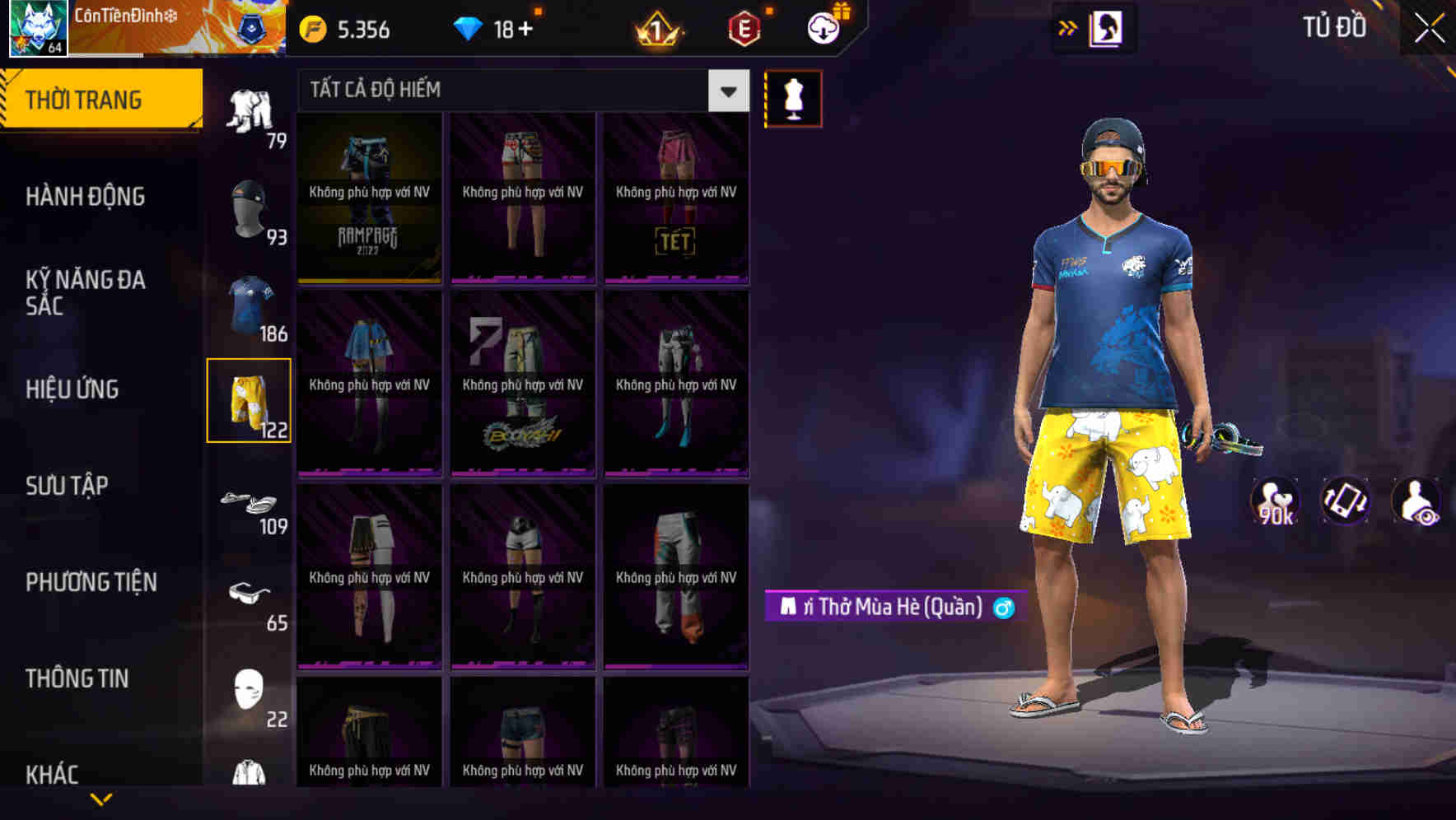Click the mannequin preview icon
Viewport: 1456px width, 820px height.
pyautogui.click(x=793, y=97)
